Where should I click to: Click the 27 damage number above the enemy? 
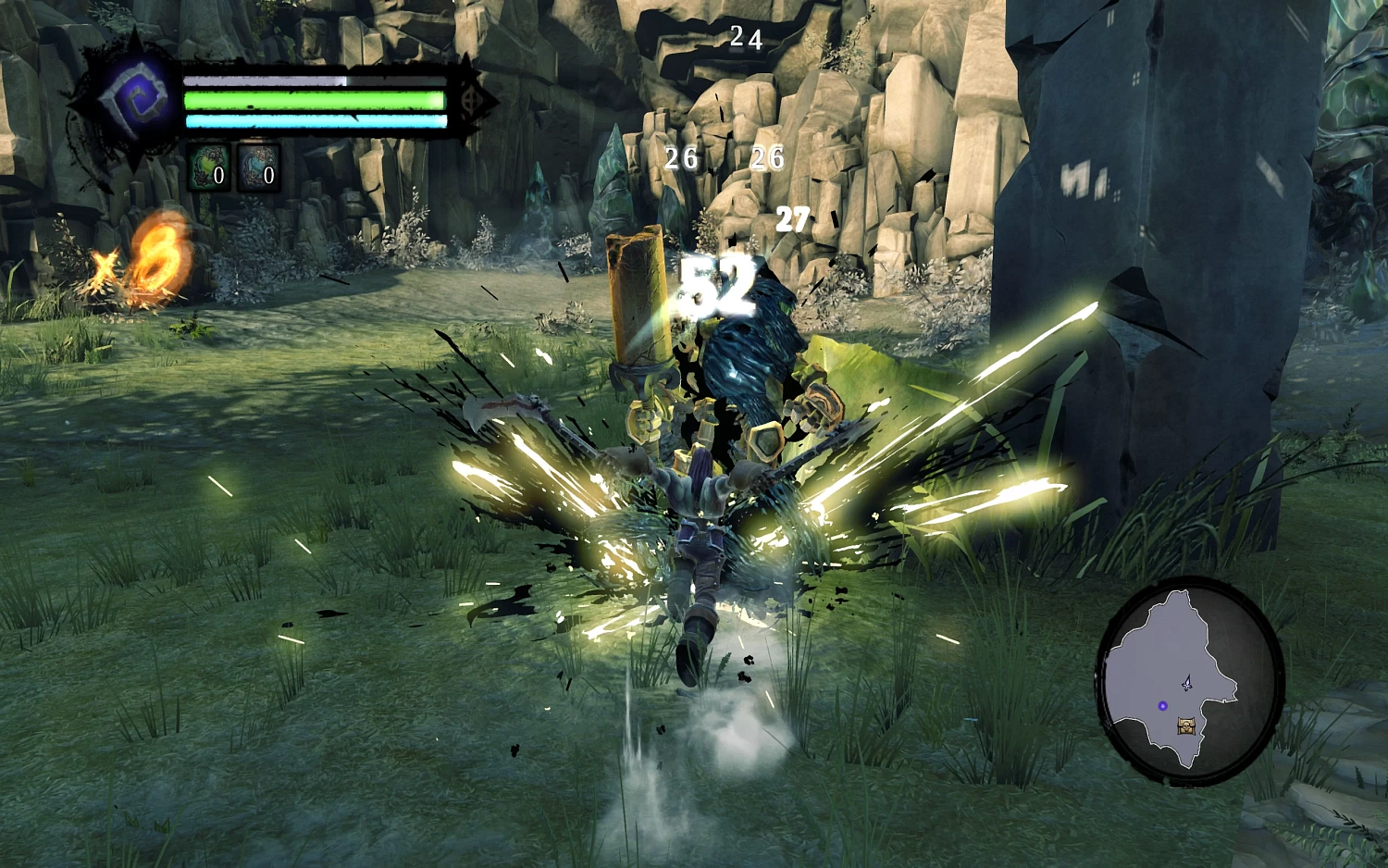click(x=792, y=219)
